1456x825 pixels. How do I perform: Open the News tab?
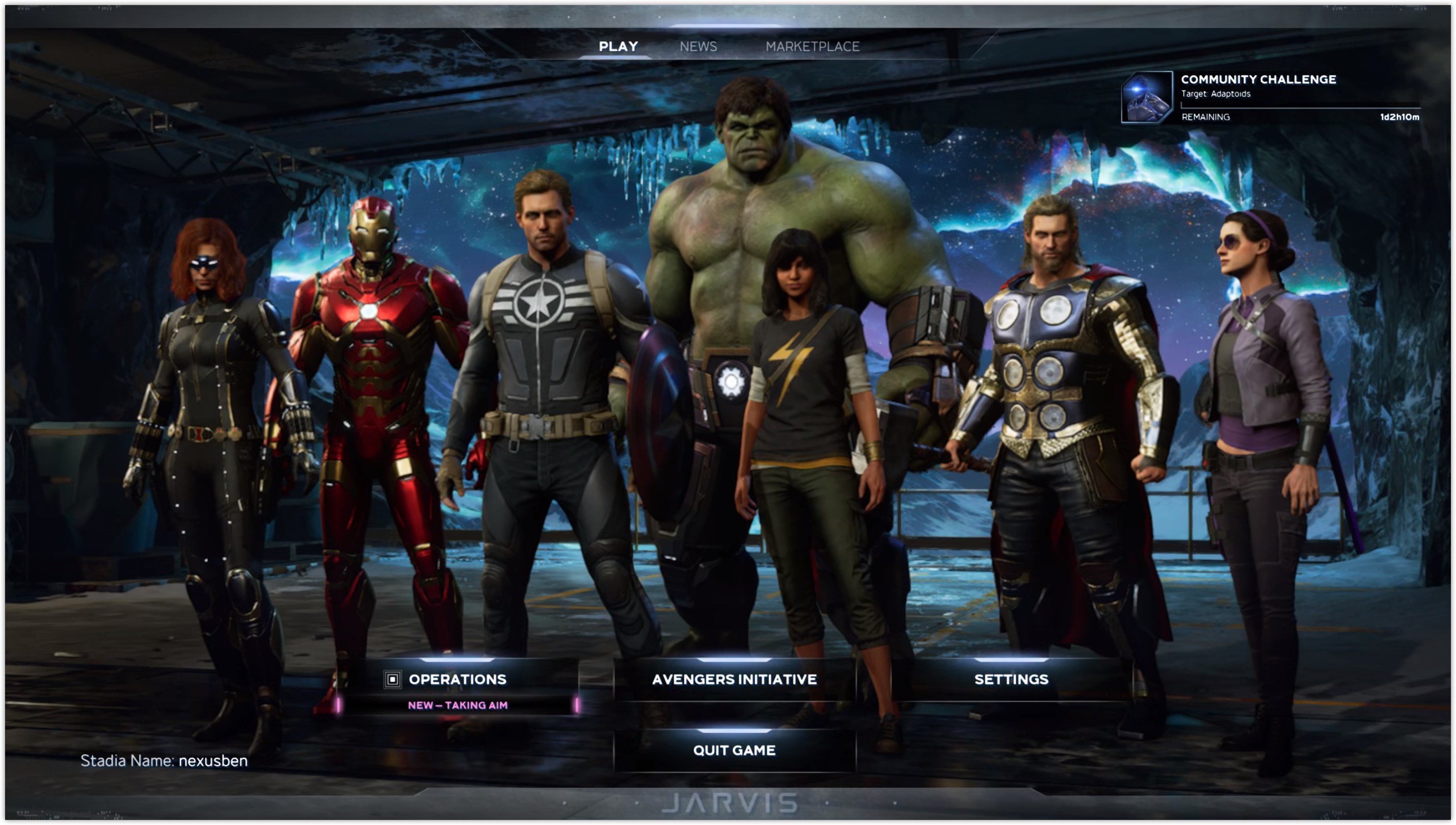(698, 46)
